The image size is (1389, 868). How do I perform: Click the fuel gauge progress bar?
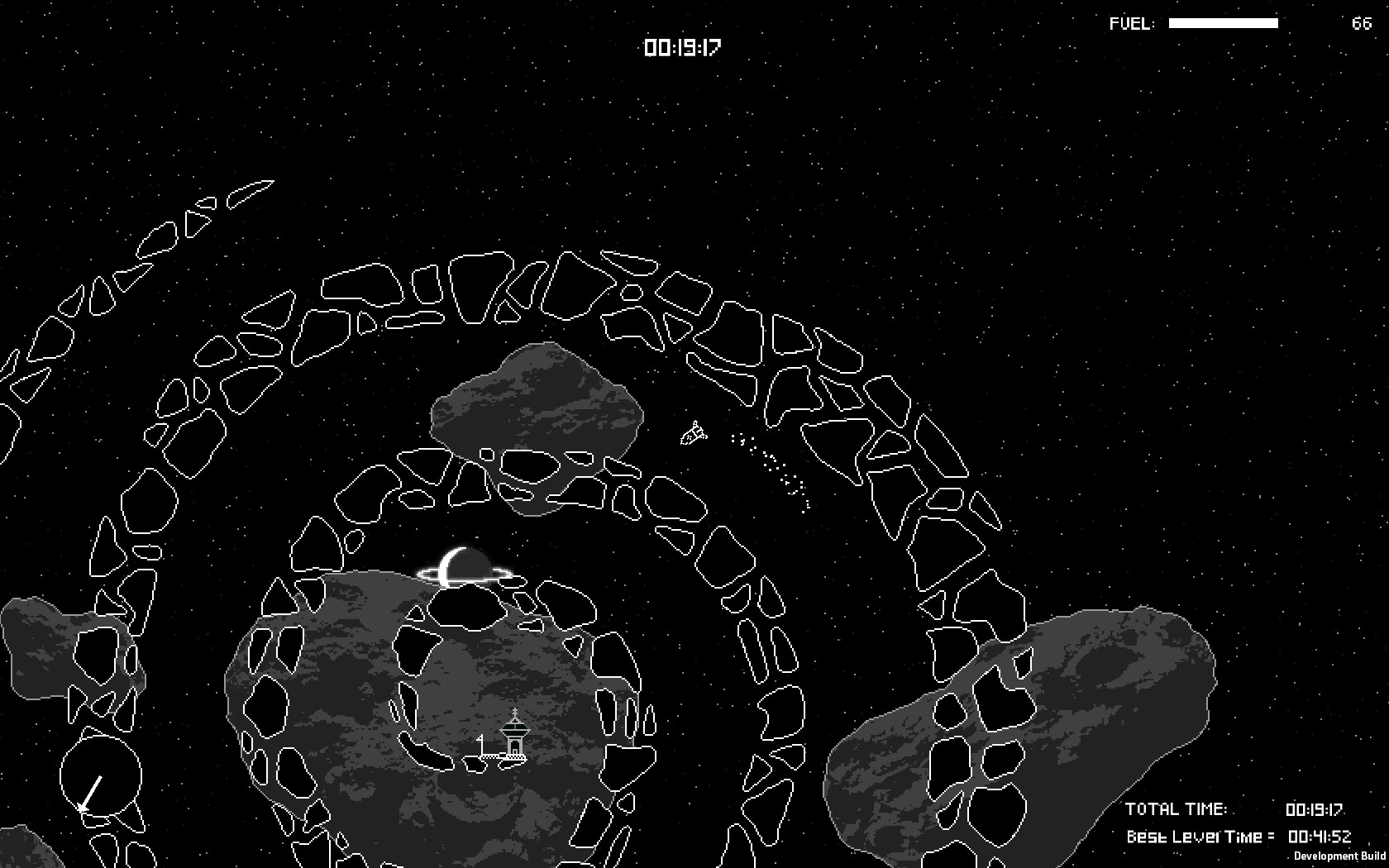click(x=1222, y=24)
